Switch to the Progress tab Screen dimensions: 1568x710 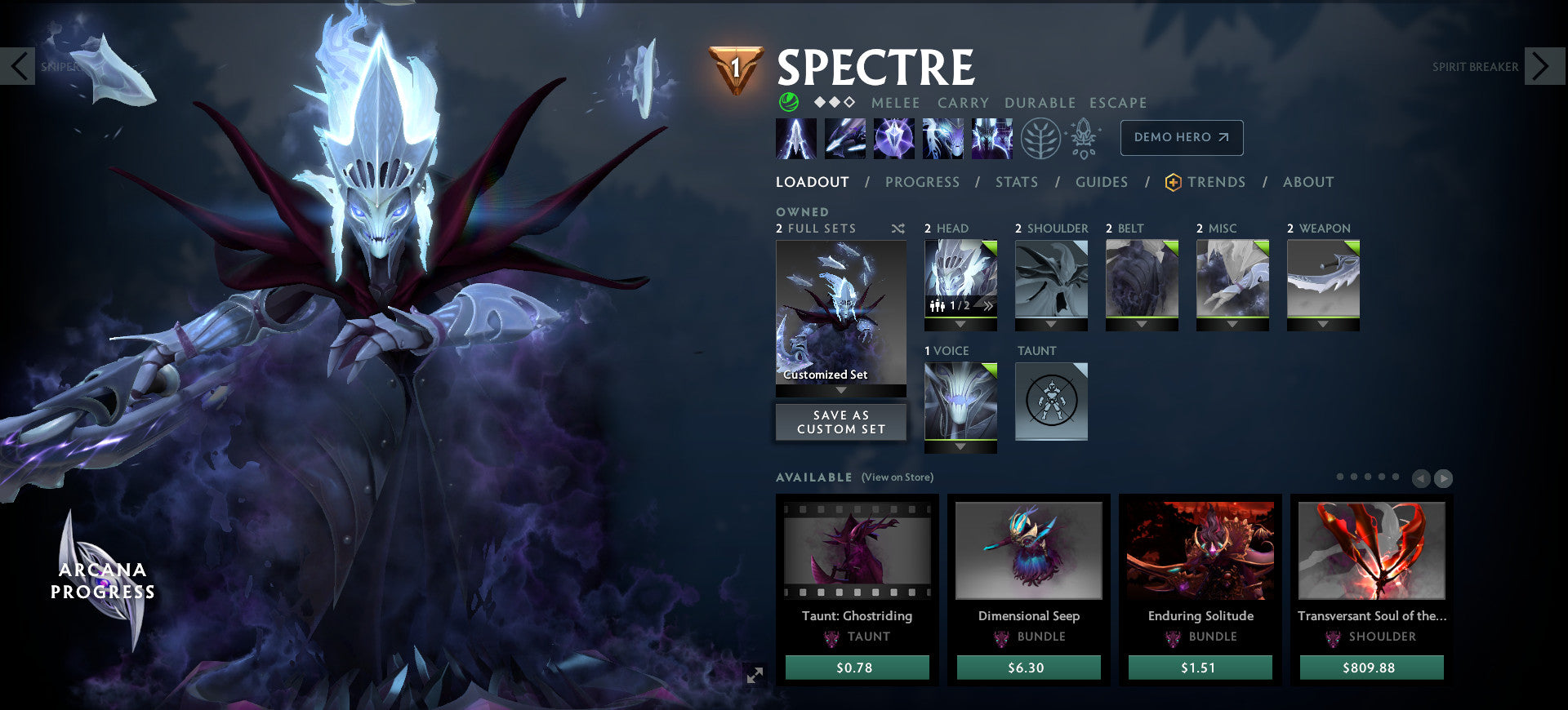click(922, 182)
